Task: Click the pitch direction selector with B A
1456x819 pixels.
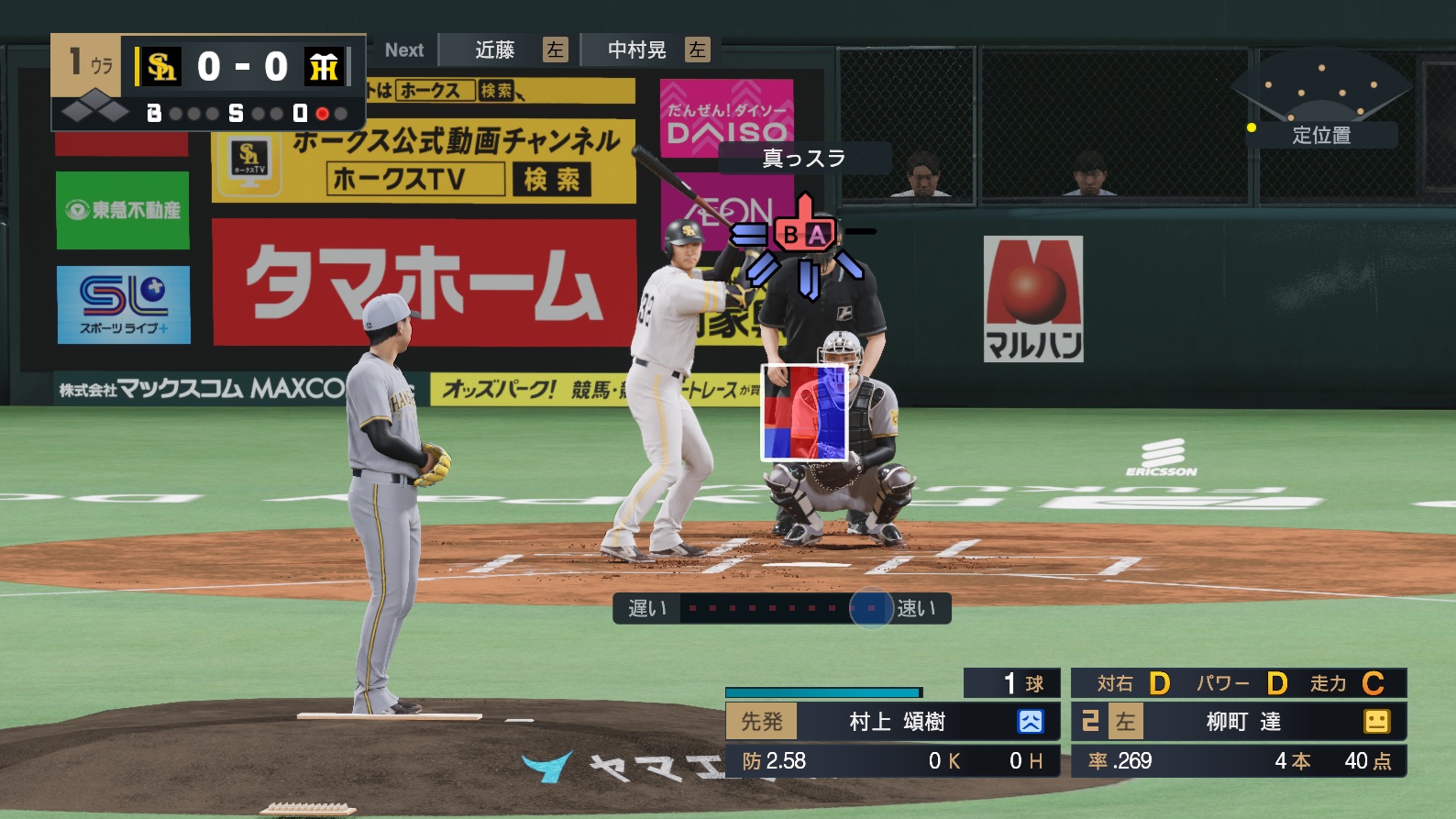Action: [x=804, y=236]
